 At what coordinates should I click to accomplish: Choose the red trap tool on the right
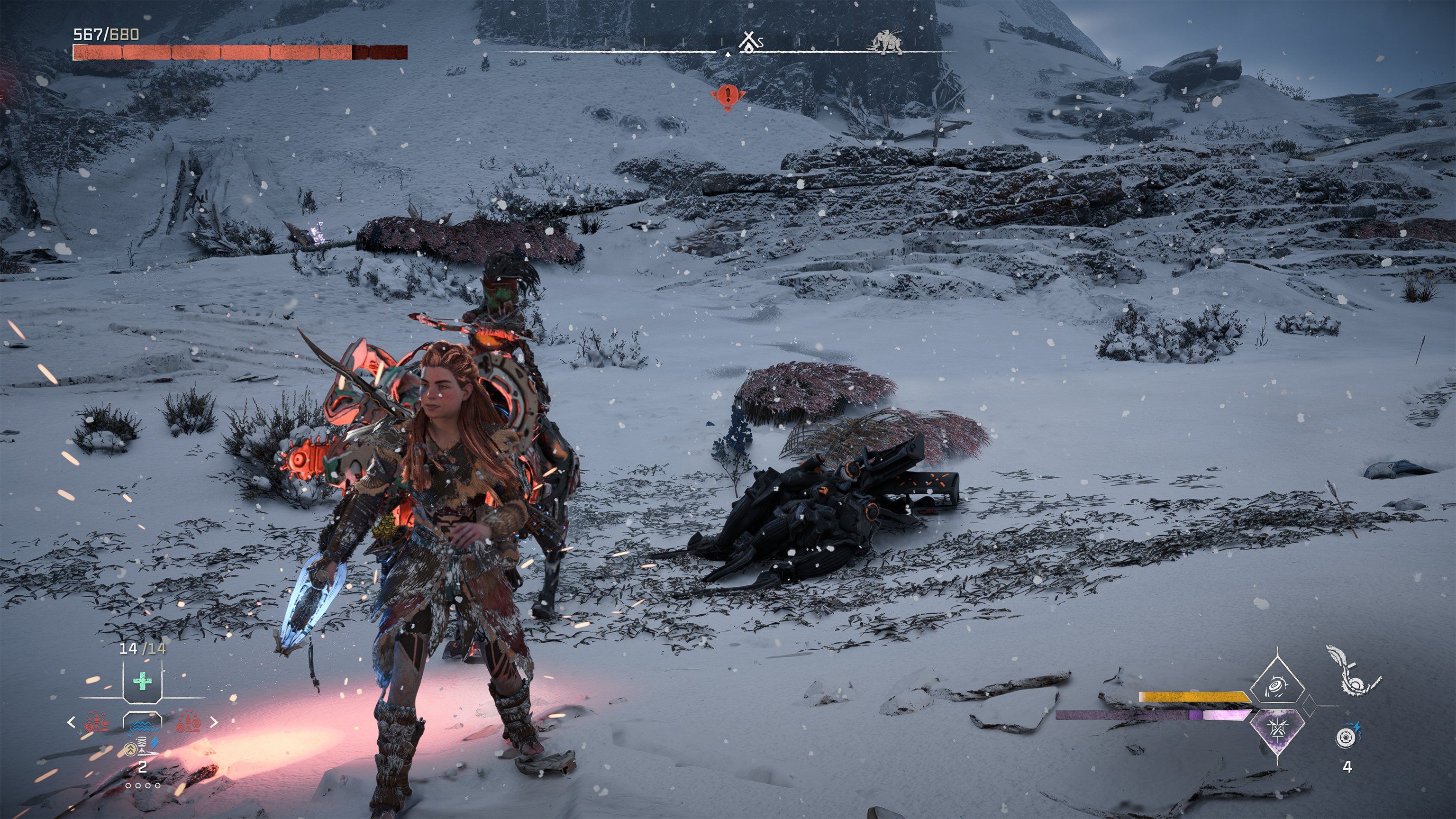tap(188, 723)
